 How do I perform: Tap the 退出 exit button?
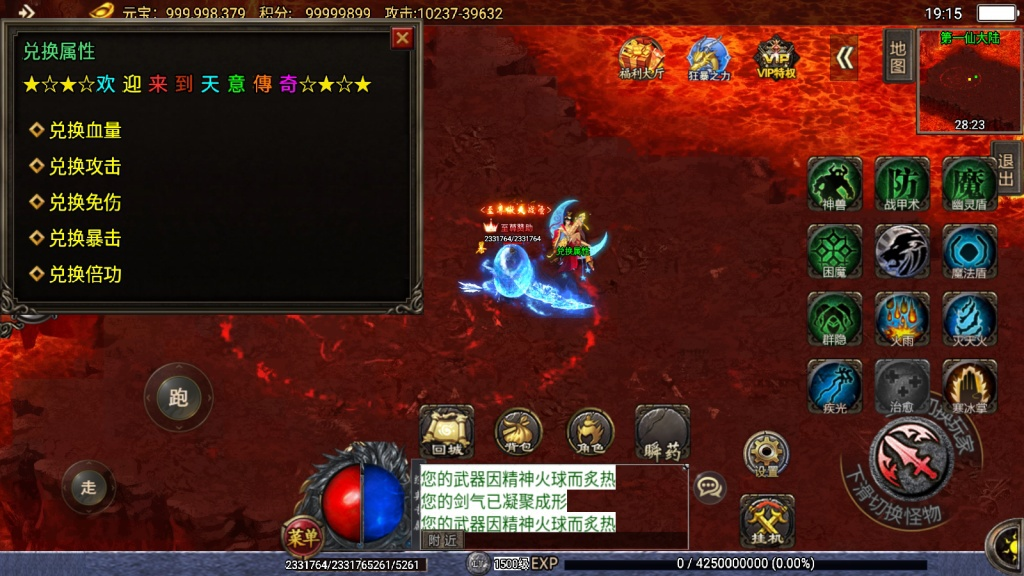tap(1006, 168)
